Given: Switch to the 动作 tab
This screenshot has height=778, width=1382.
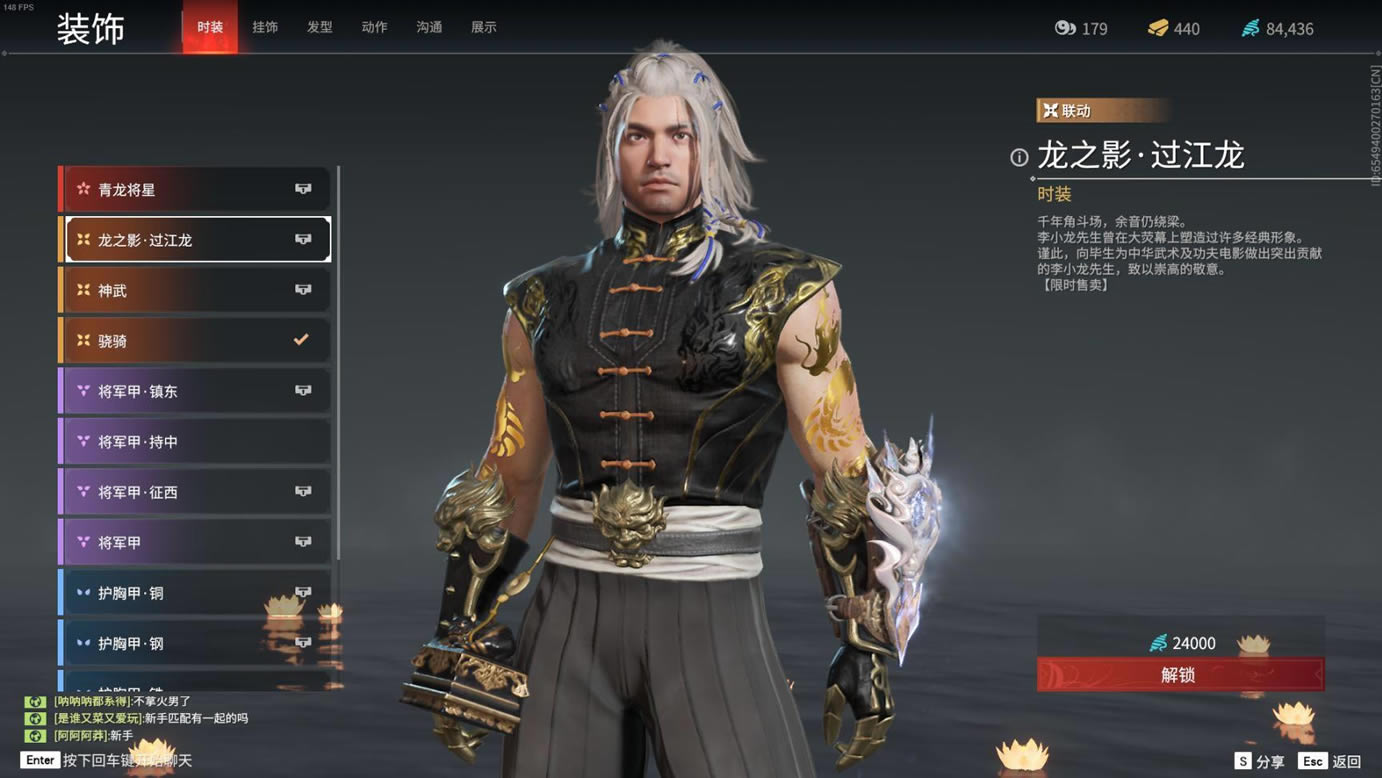Looking at the screenshot, I should 374,27.
